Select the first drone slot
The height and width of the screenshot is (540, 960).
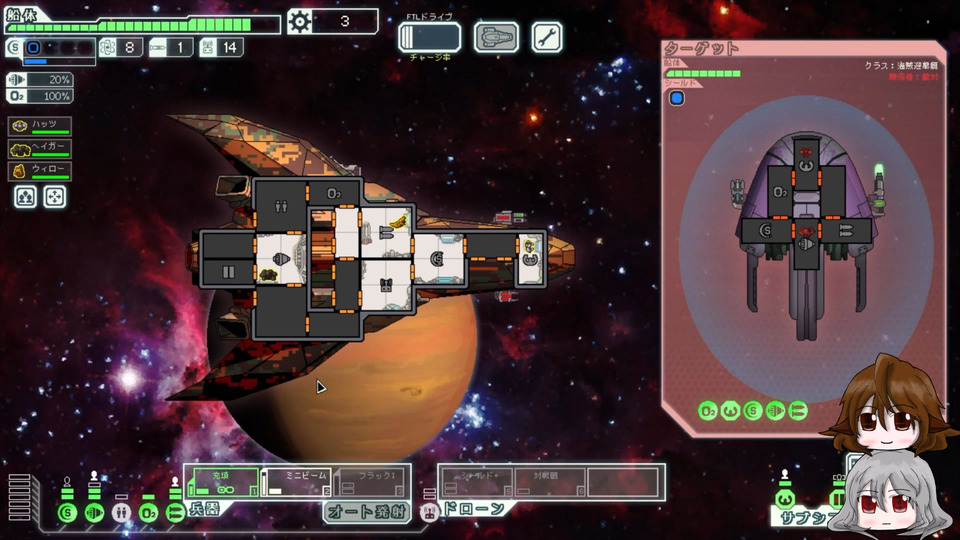[477, 481]
